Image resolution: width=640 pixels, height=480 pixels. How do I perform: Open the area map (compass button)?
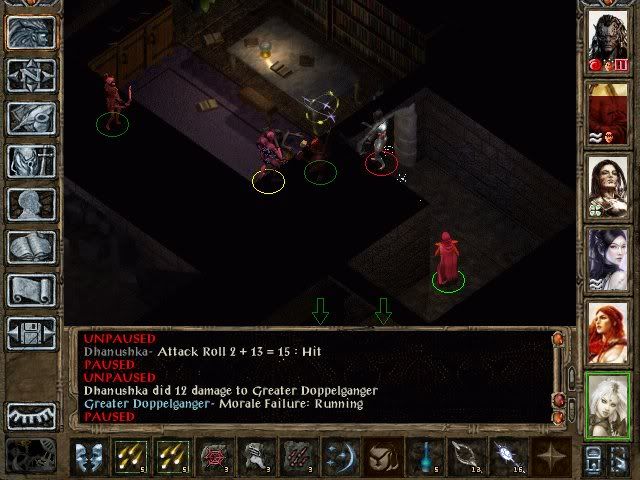tap(31, 74)
